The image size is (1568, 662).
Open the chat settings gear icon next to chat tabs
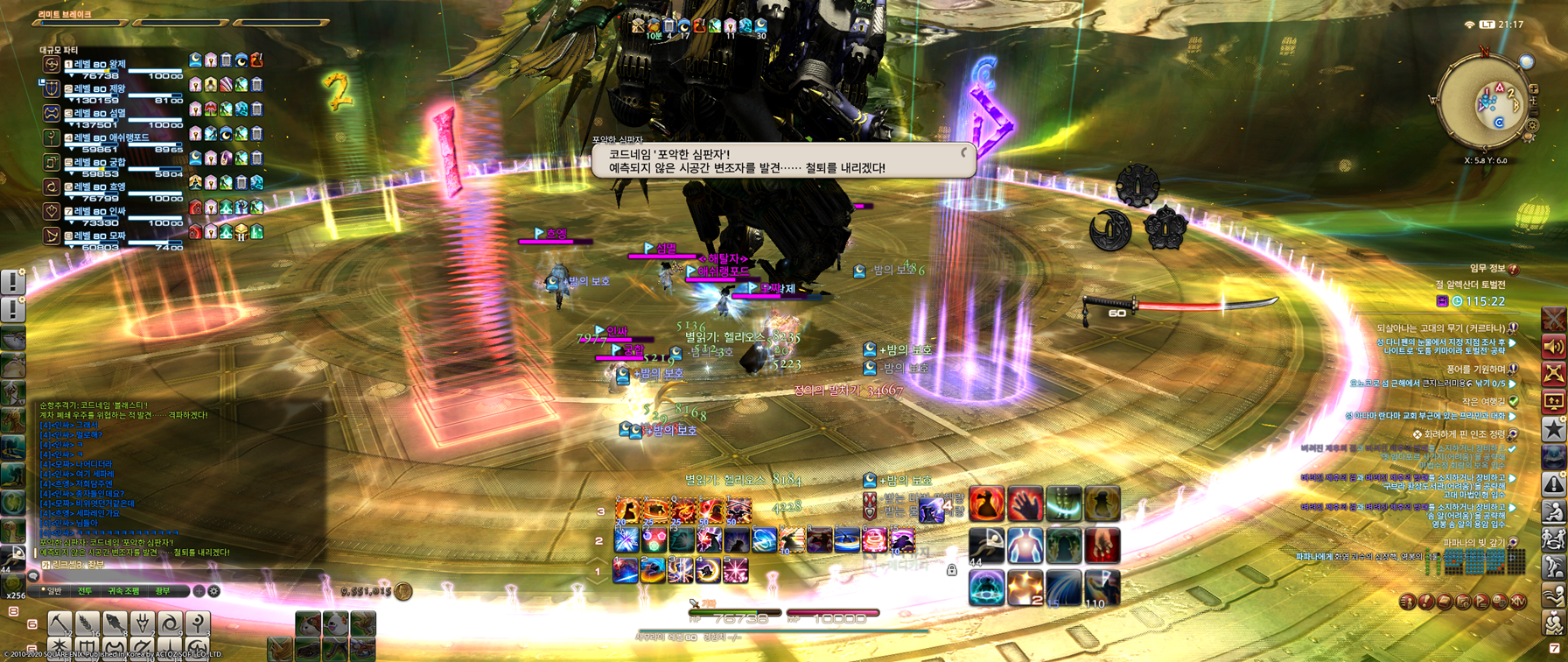click(x=213, y=591)
